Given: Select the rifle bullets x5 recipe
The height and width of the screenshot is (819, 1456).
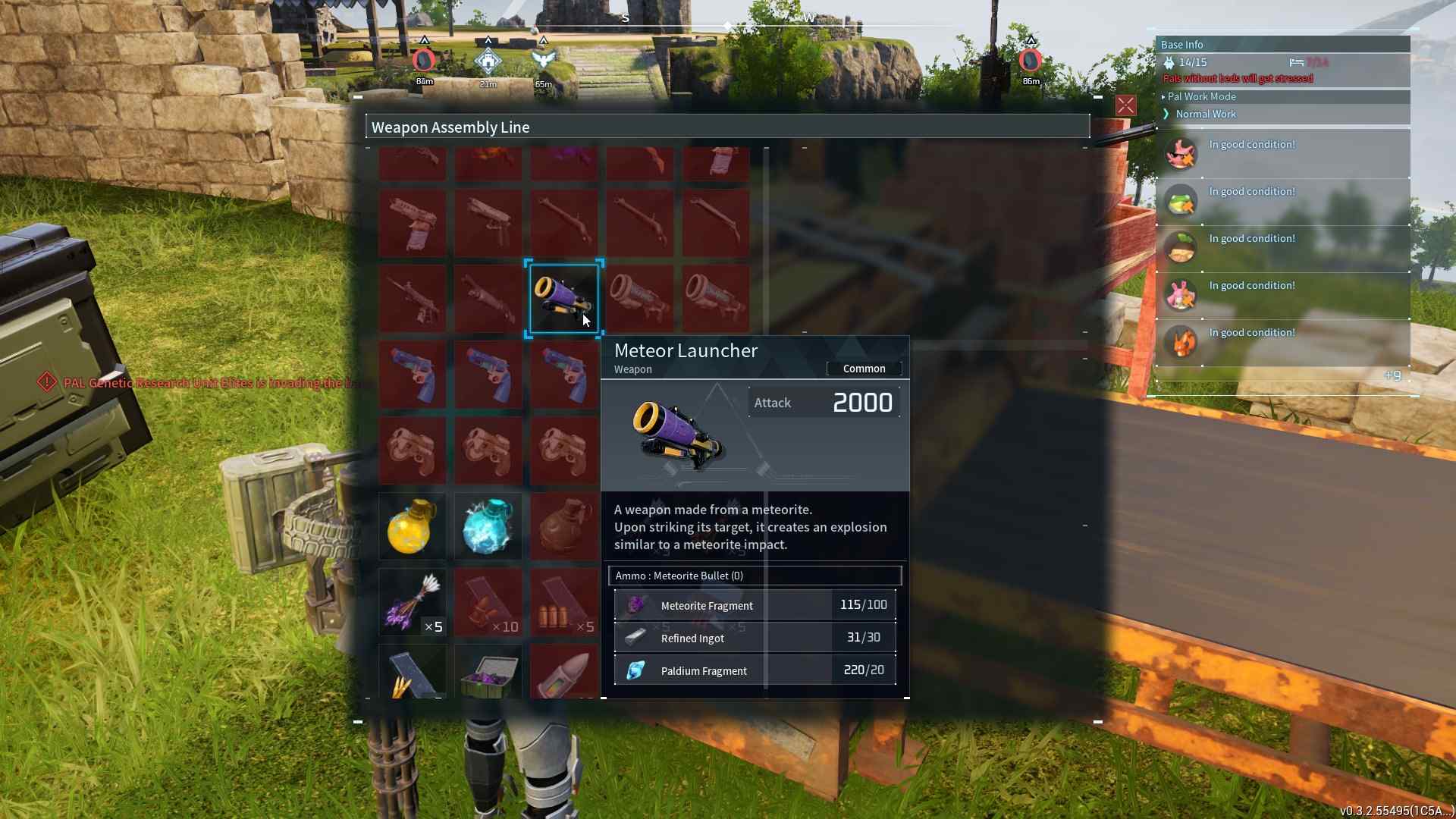Looking at the screenshot, I should tap(563, 602).
